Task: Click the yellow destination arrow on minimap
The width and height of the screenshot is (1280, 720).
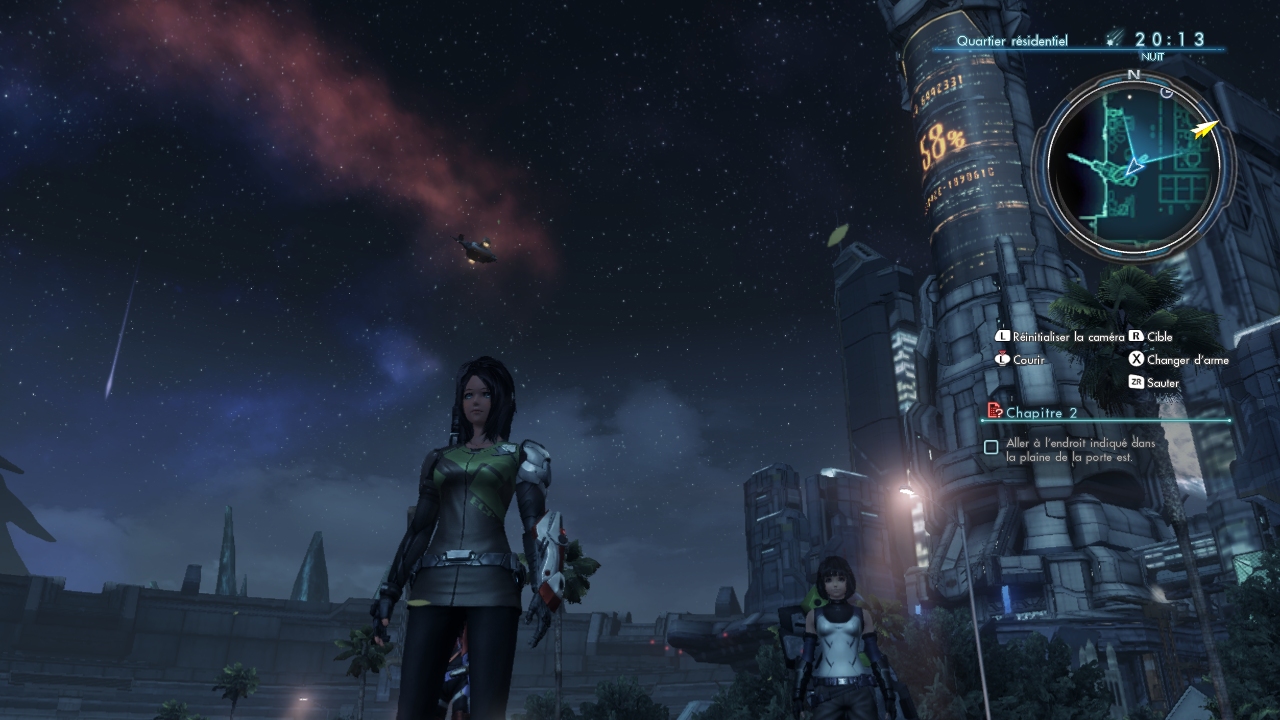Action: [1206, 128]
